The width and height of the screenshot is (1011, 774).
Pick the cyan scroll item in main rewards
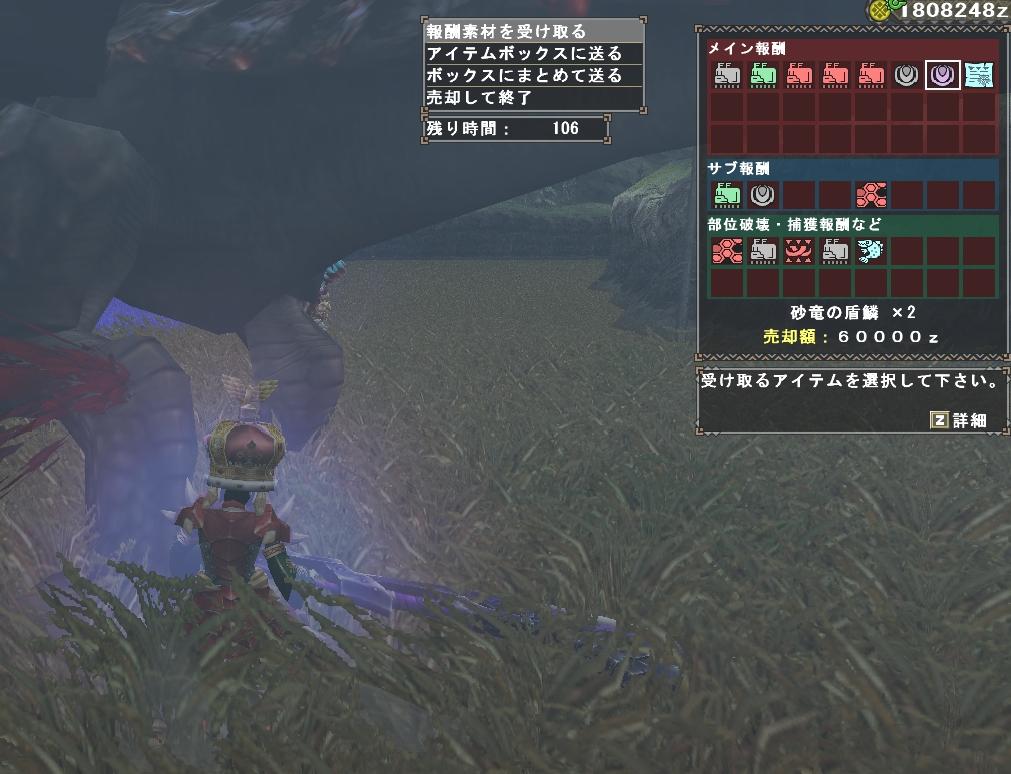coord(979,75)
